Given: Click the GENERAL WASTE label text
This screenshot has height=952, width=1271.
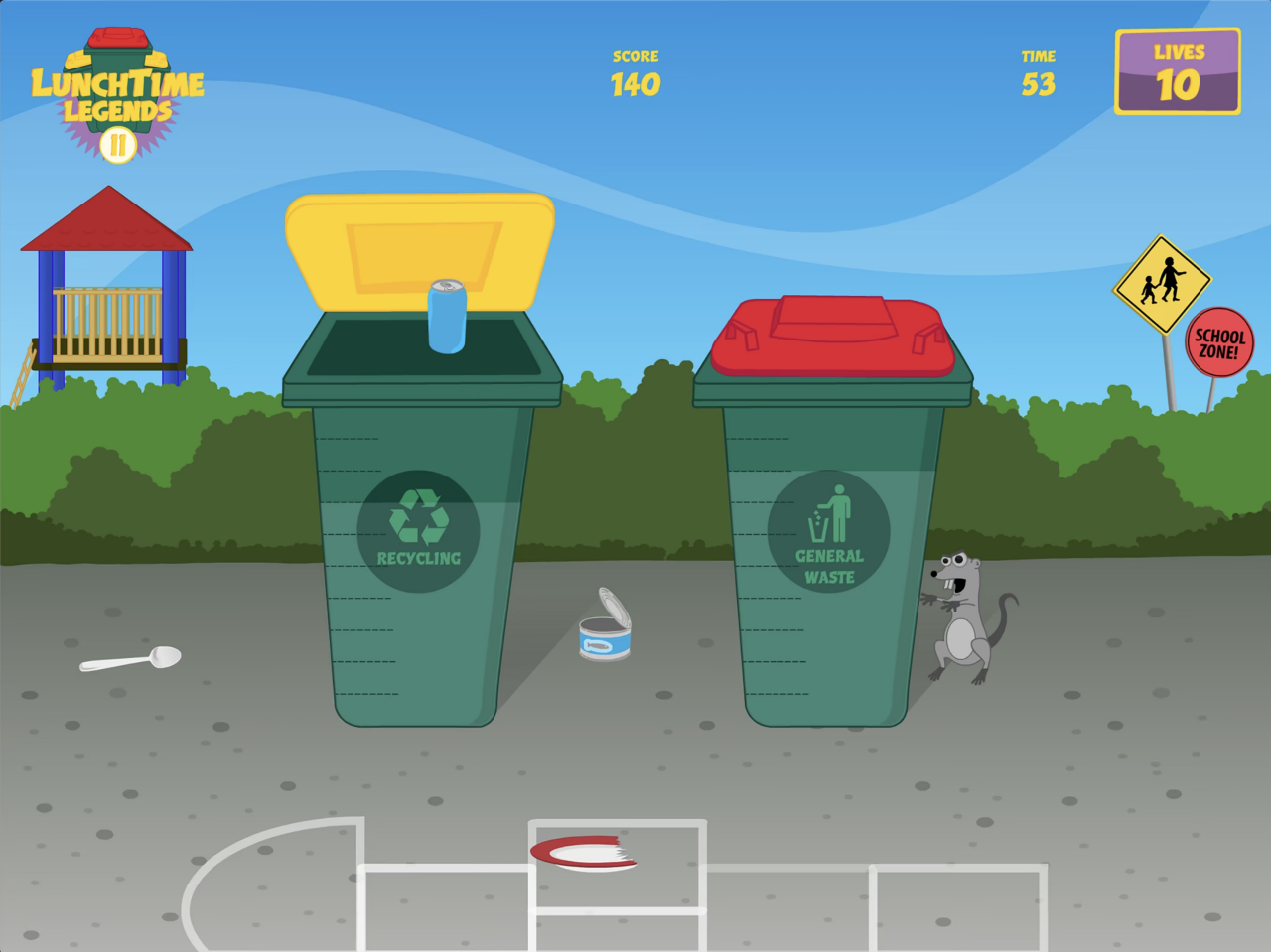Looking at the screenshot, I should pyautogui.click(x=832, y=564).
